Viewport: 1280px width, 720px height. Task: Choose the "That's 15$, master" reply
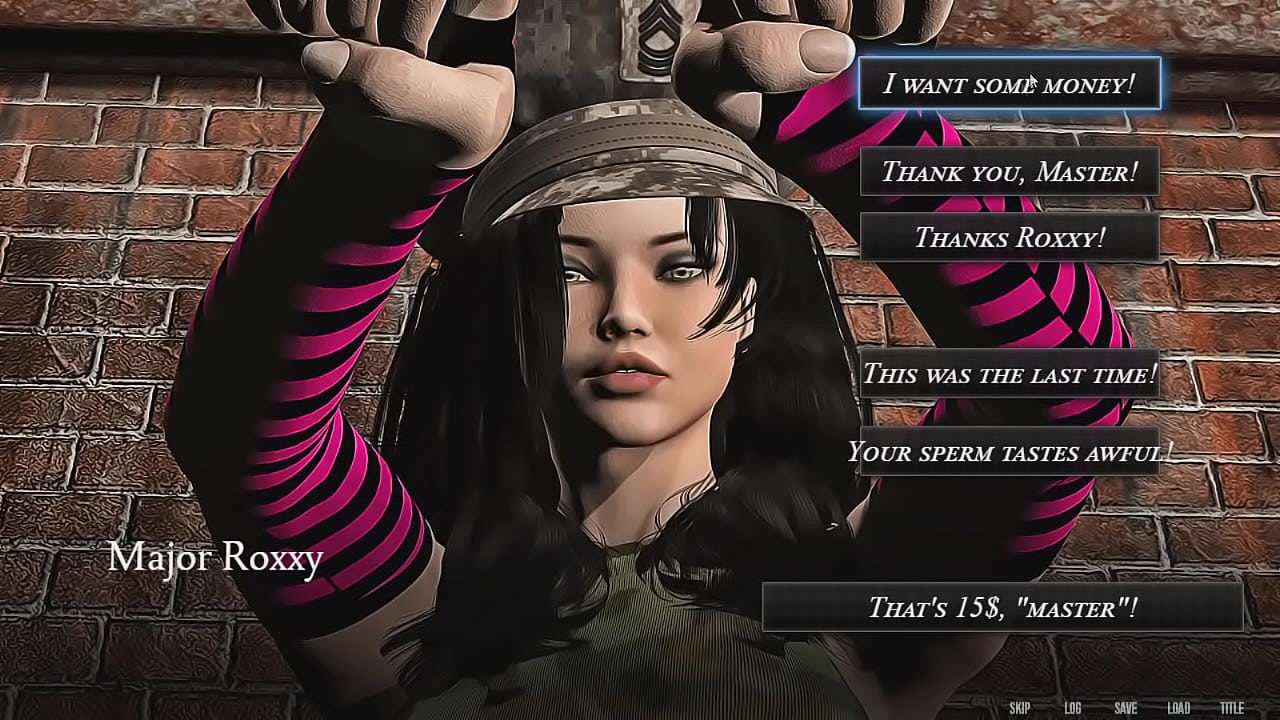click(1002, 606)
